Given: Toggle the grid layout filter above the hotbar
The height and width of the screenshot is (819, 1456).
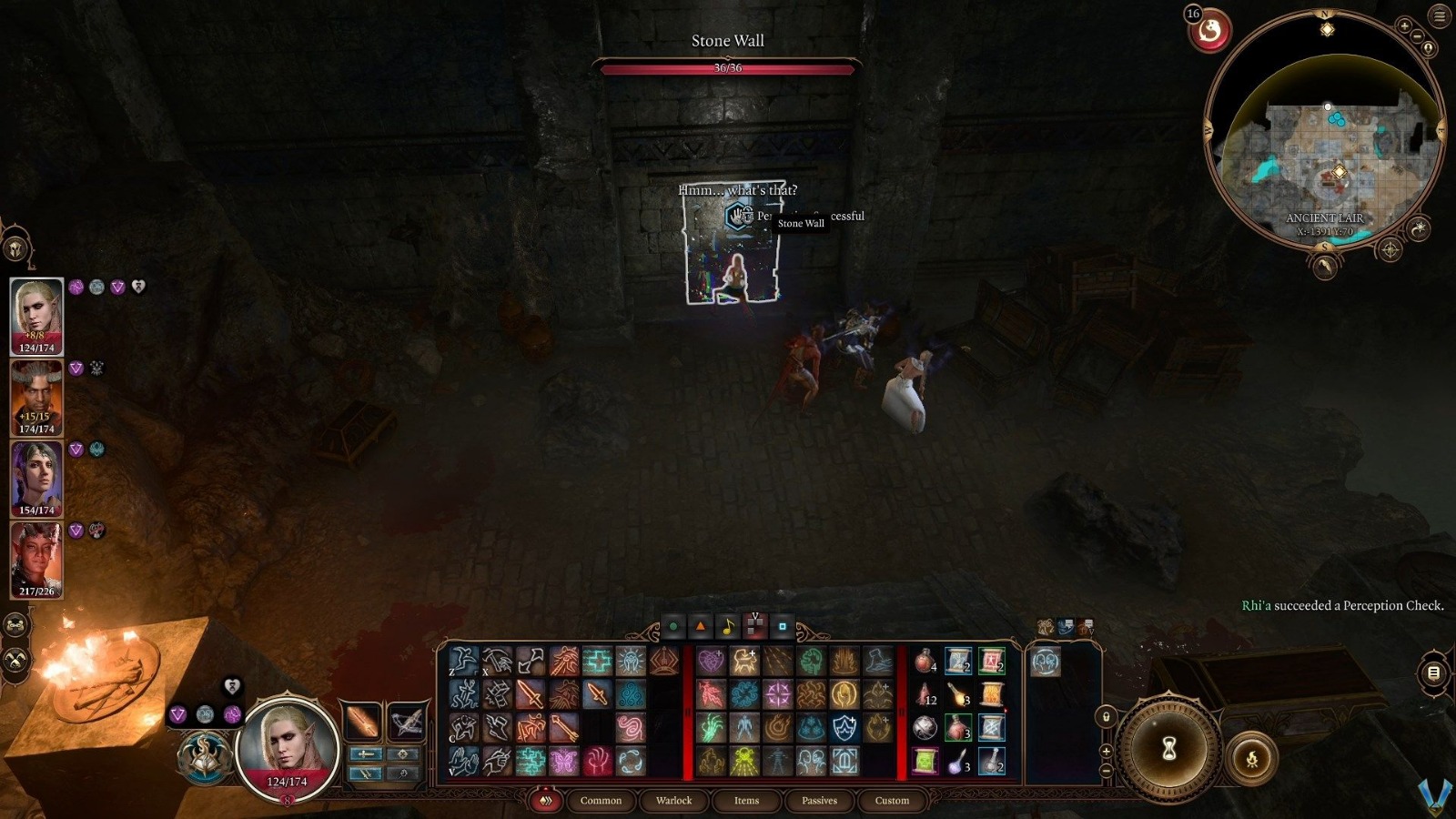Looking at the screenshot, I should (x=753, y=626).
